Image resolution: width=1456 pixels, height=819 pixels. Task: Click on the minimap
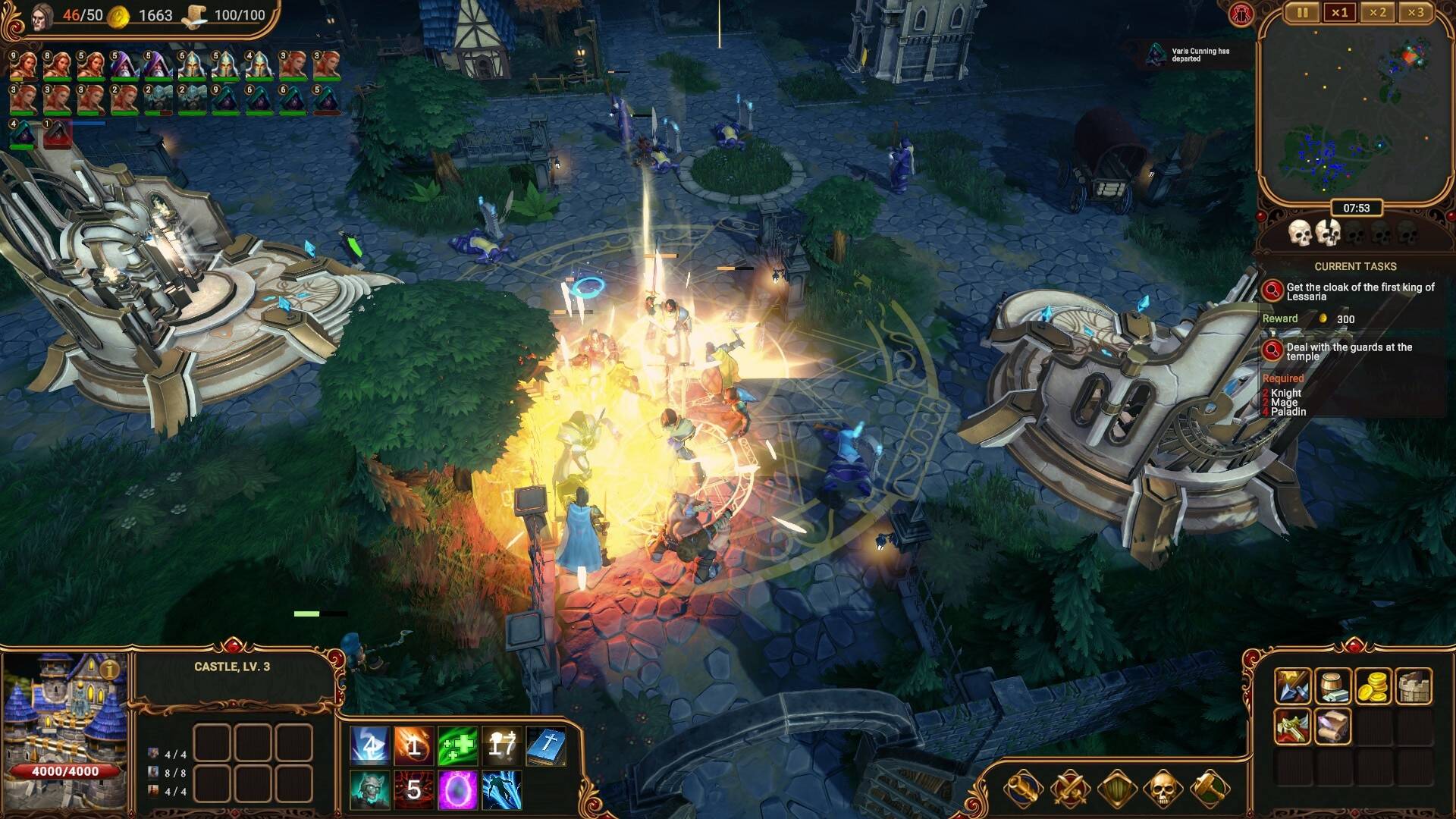pyautogui.click(x=1355, y=106)
